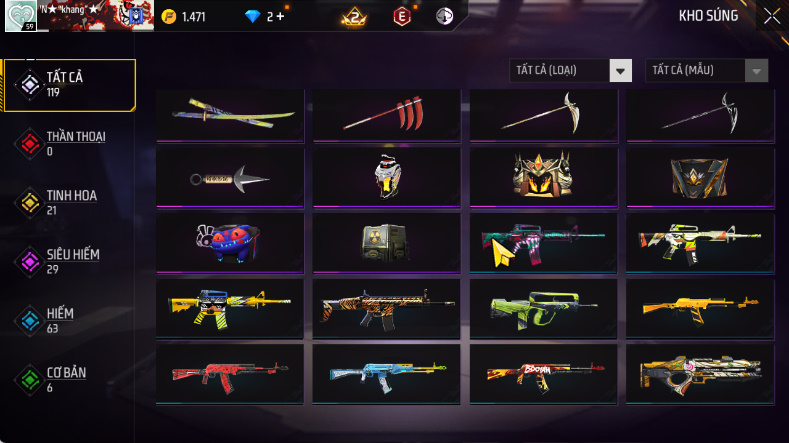Choose the red triple-claw scythe skin
The width and height of the screenshot is (789, 443).
tap(386, 115)
